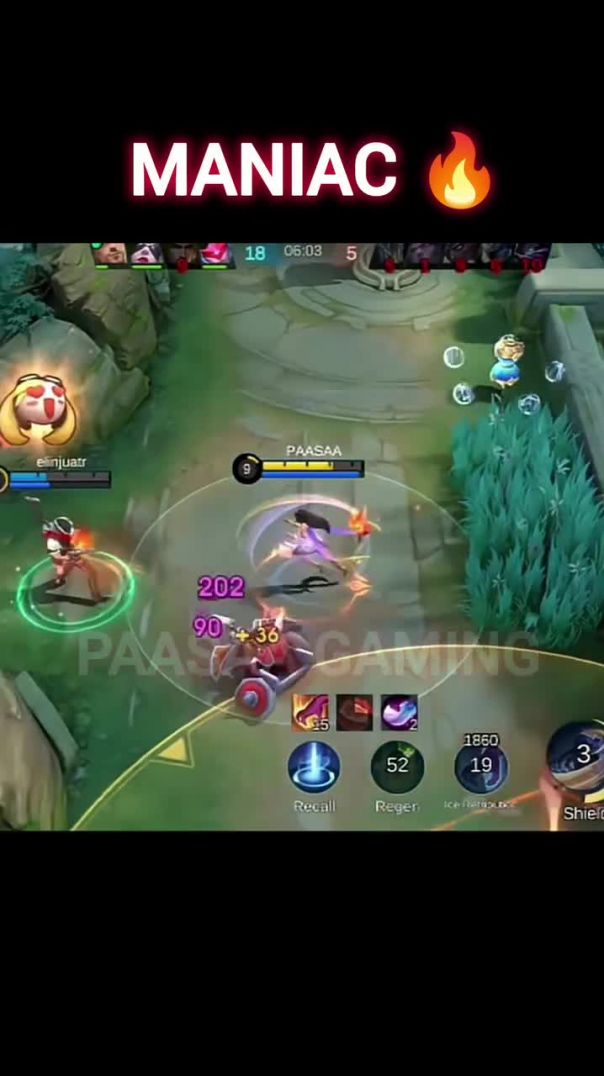Cast the Ice Retribution spell

pos(480,767)
